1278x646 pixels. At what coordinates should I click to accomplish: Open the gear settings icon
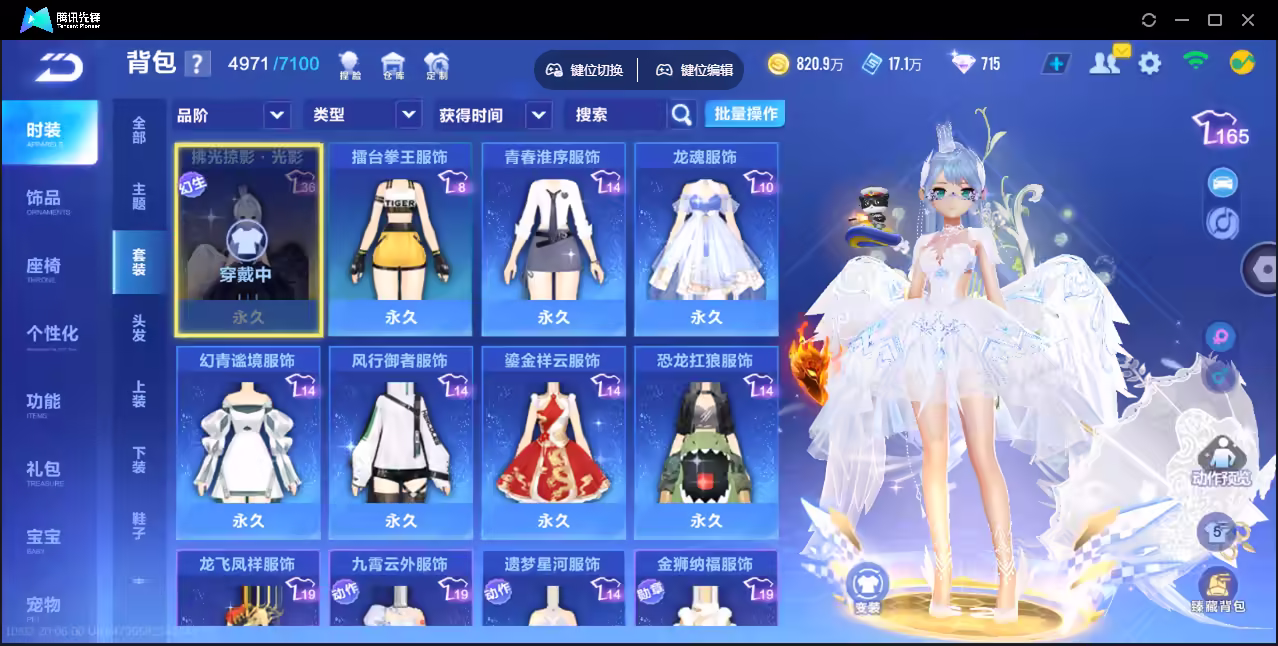[1150, 64]
